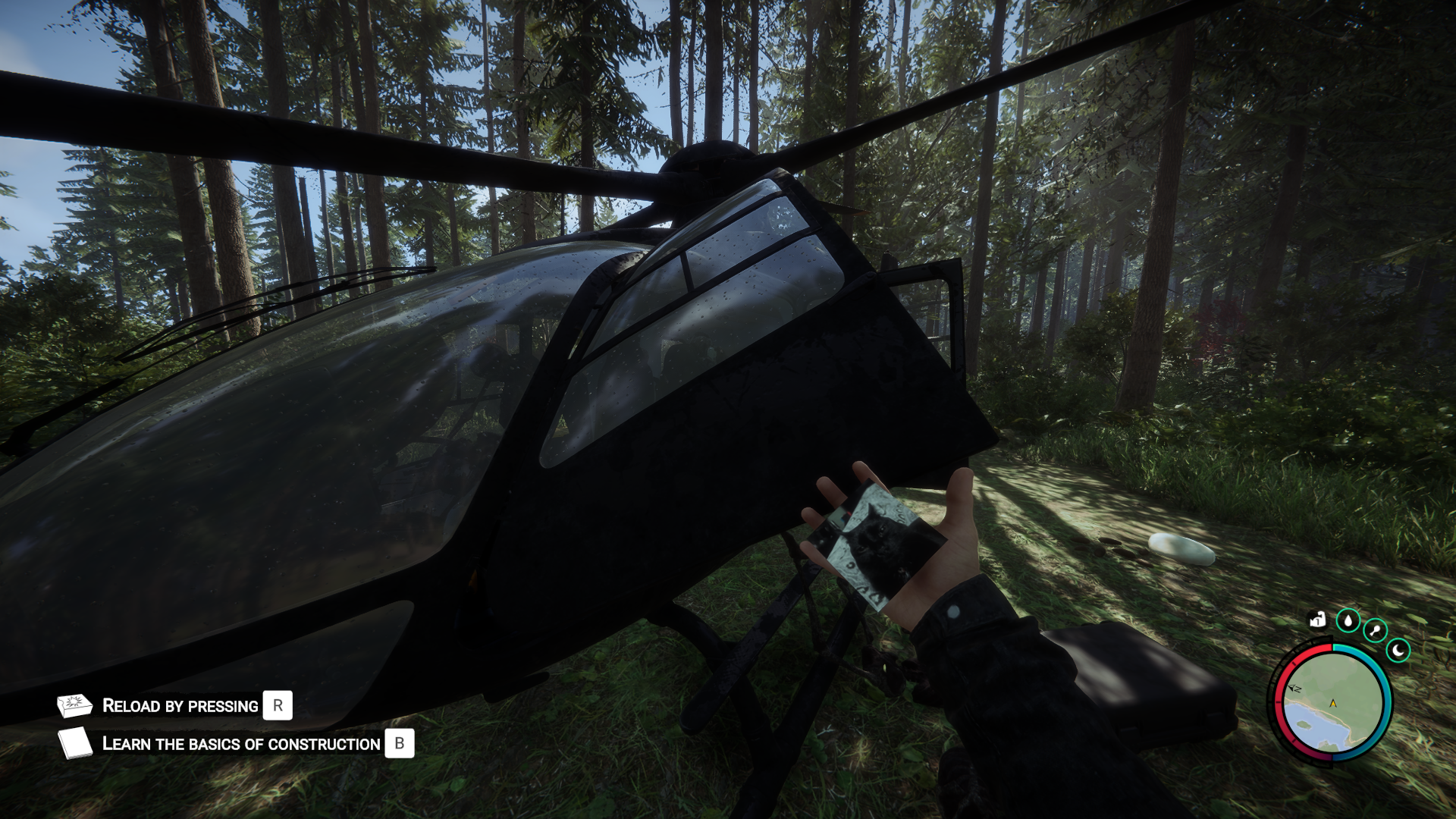Click the crescent moon sleep indicator

click(1398, 649)
